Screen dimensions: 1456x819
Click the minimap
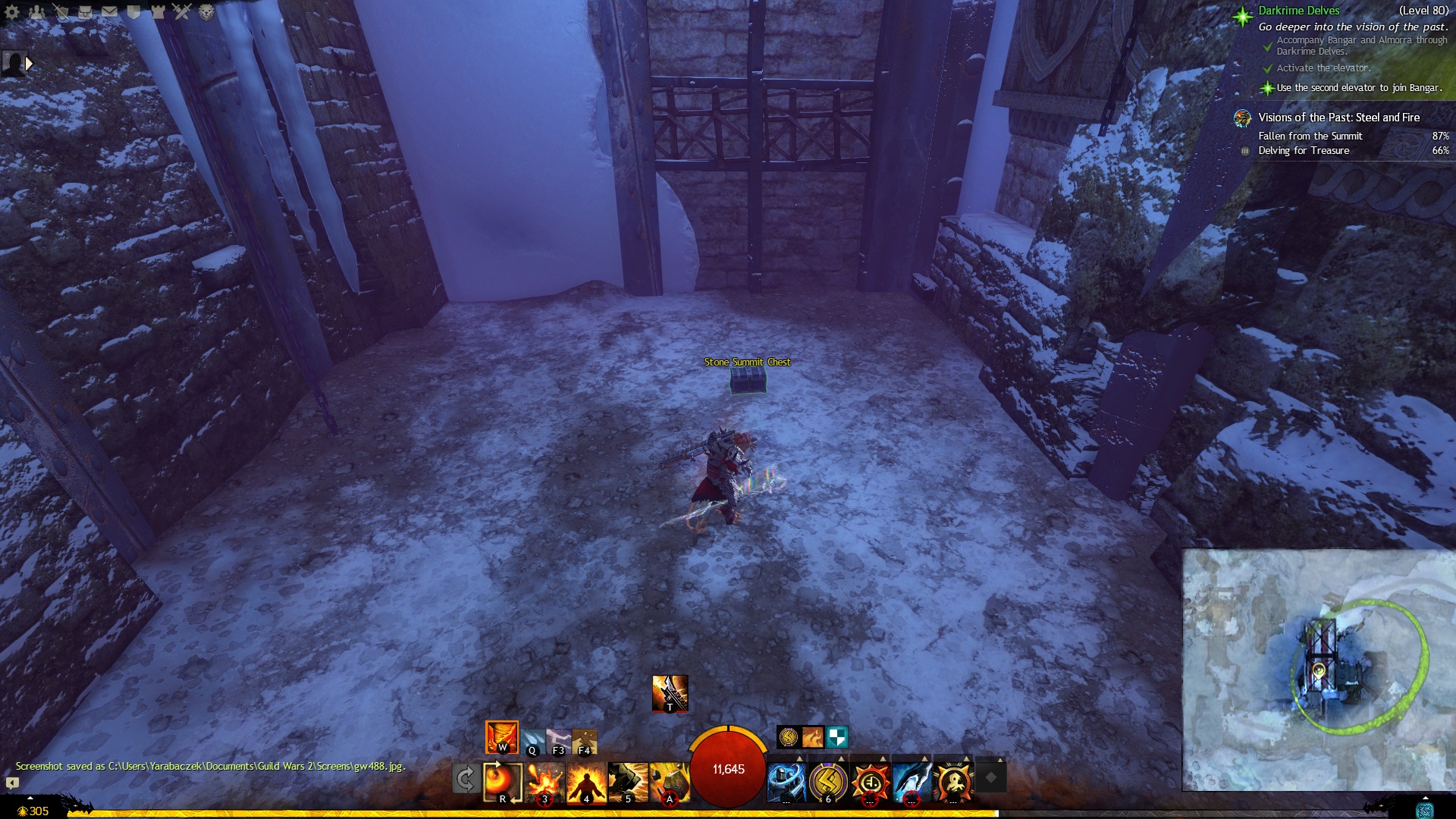click(x=1318, y=670)
